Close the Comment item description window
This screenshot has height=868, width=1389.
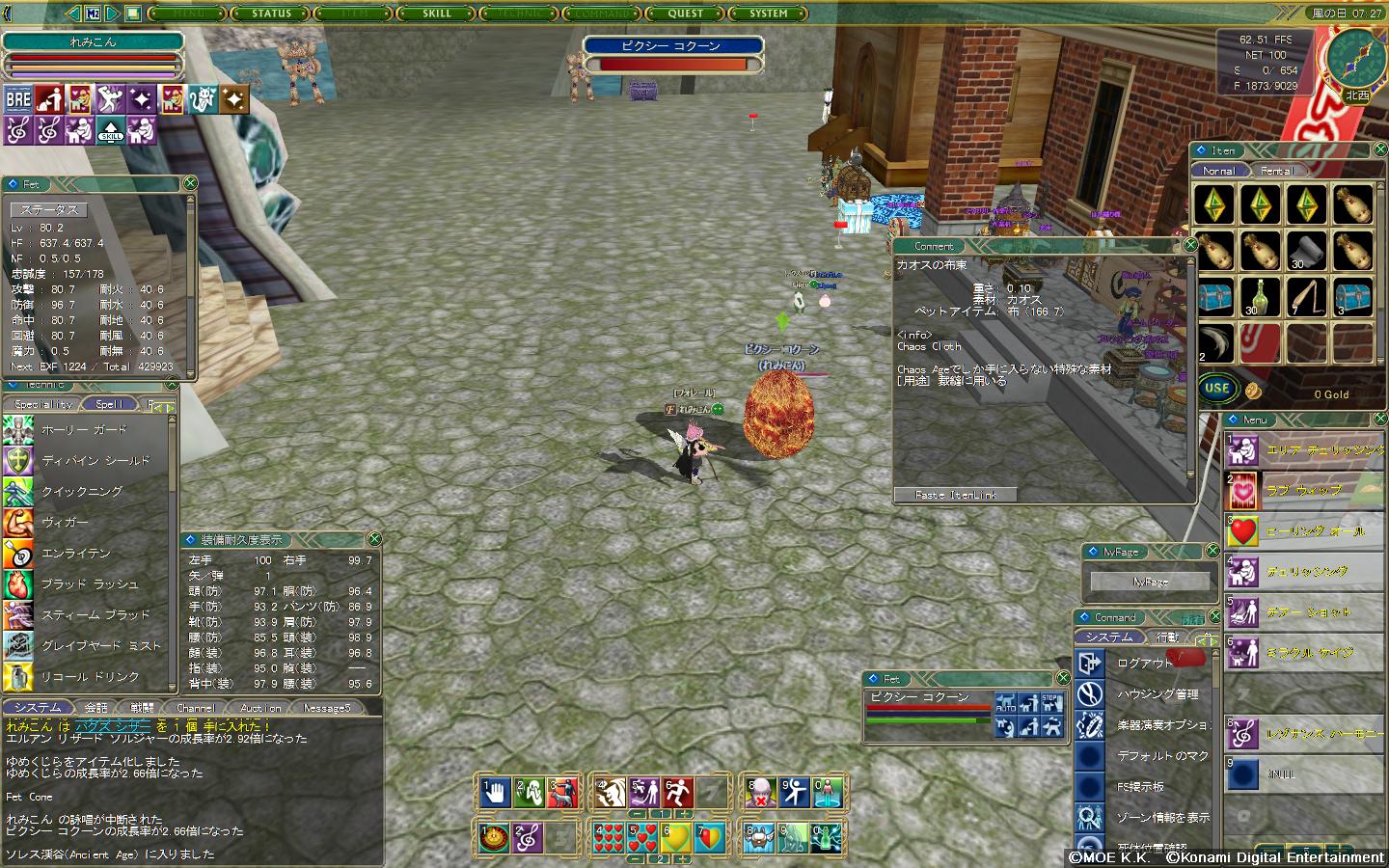pyautogui.click(x=1190, y=245)
